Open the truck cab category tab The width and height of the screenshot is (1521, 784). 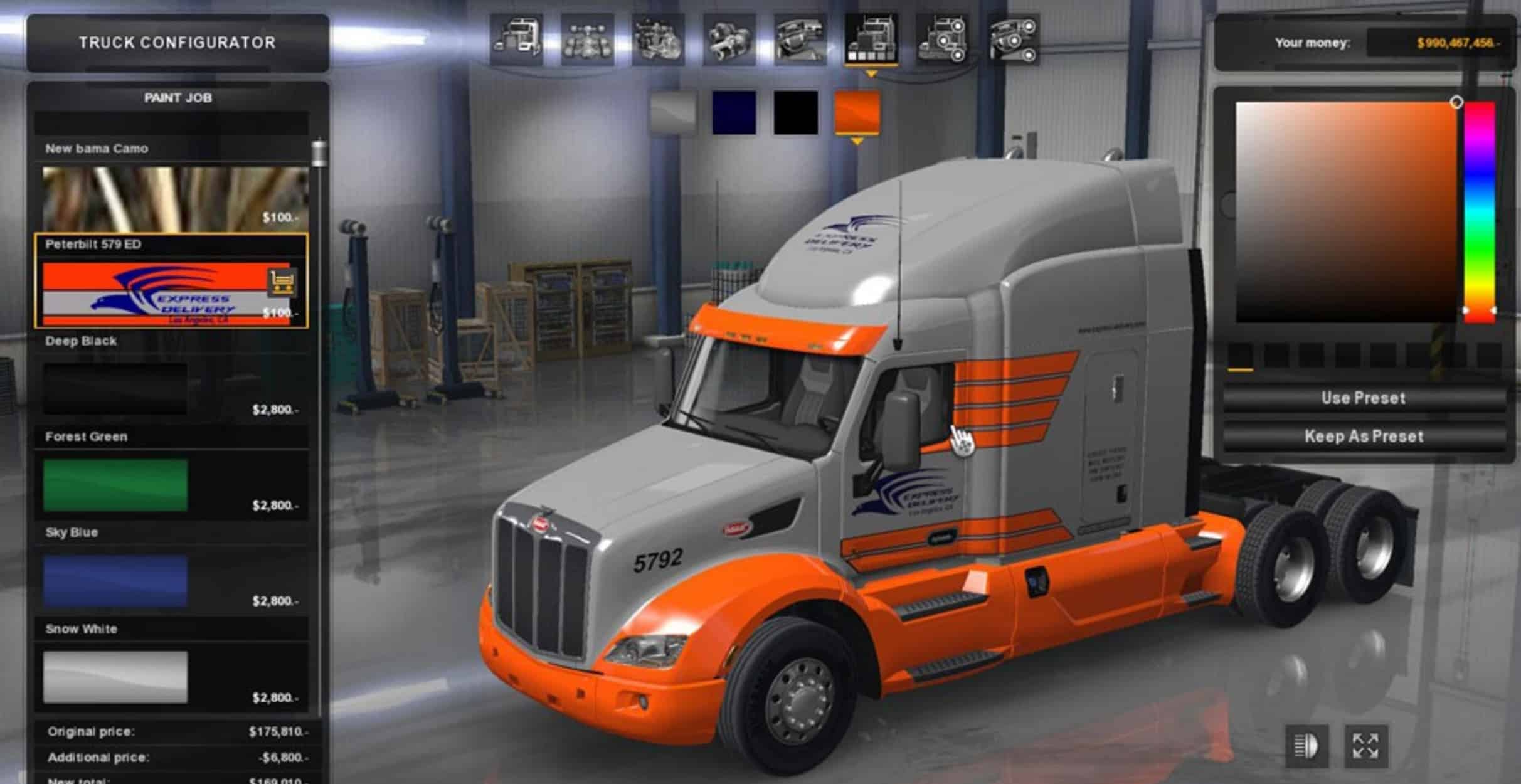coord(516,41)
